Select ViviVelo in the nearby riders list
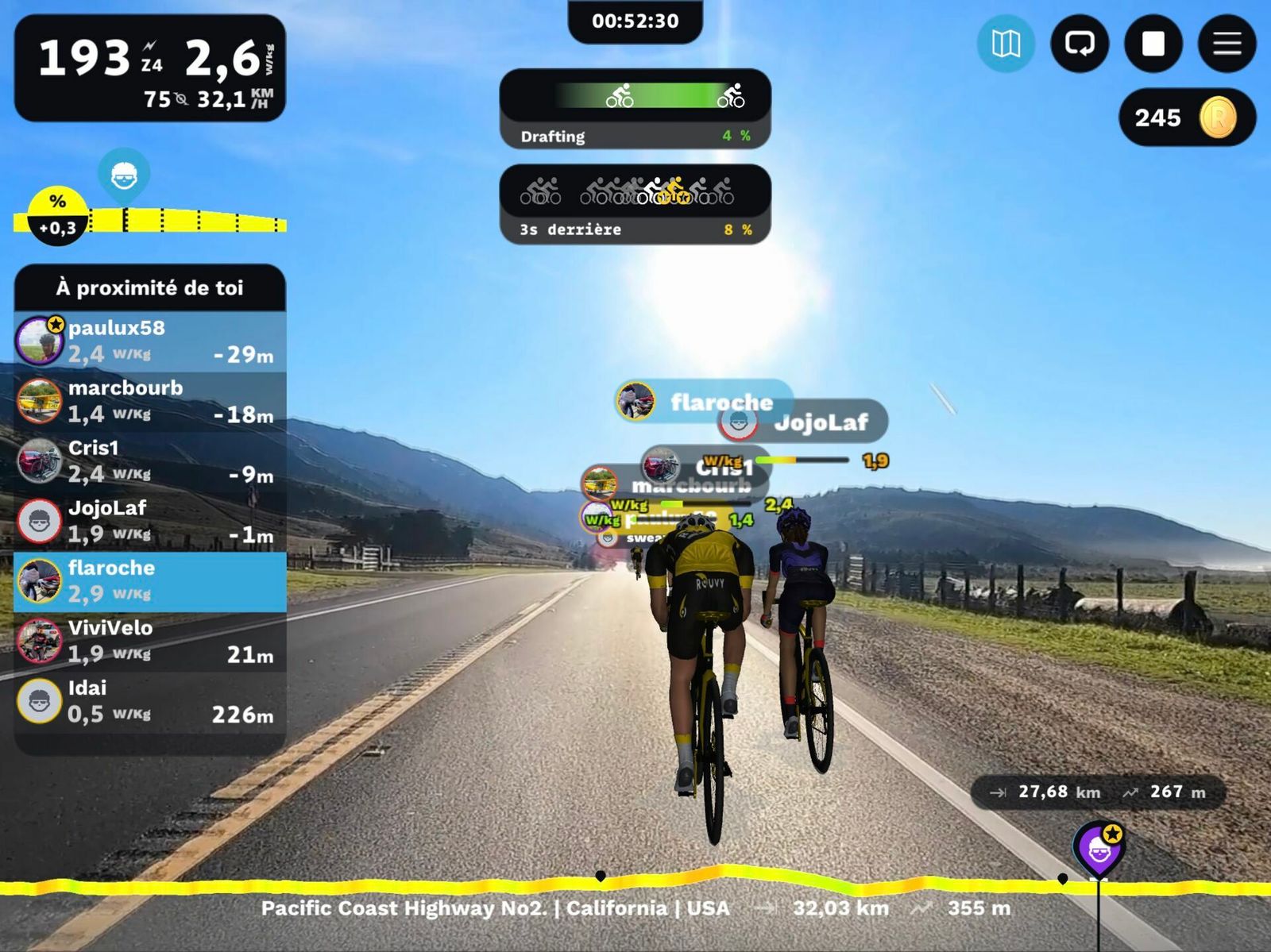 [x=150, y=642]
